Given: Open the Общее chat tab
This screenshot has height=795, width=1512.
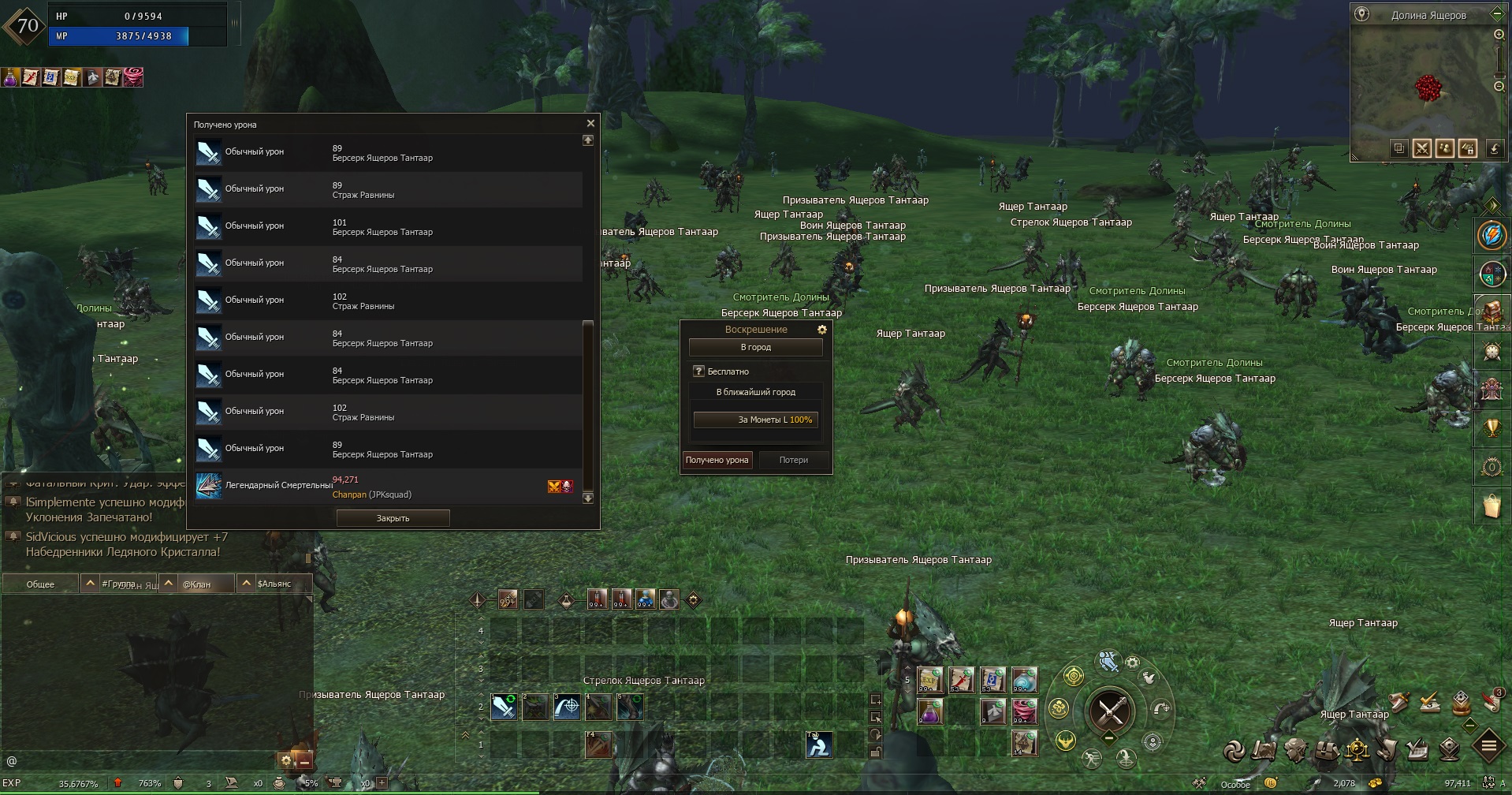Looking at the screenshot, I should [40, 584].
